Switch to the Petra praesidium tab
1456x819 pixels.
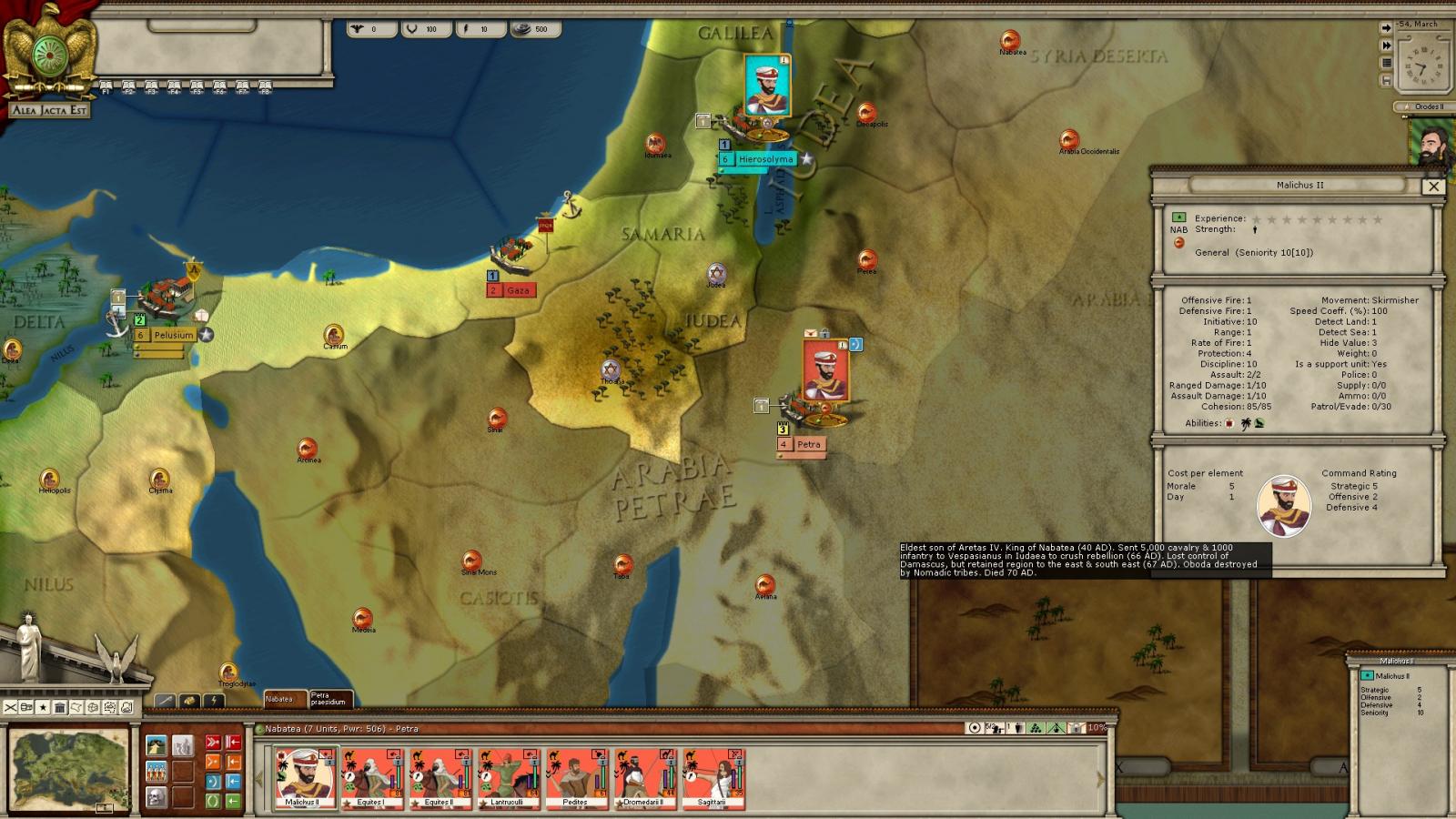coord(329,700)
